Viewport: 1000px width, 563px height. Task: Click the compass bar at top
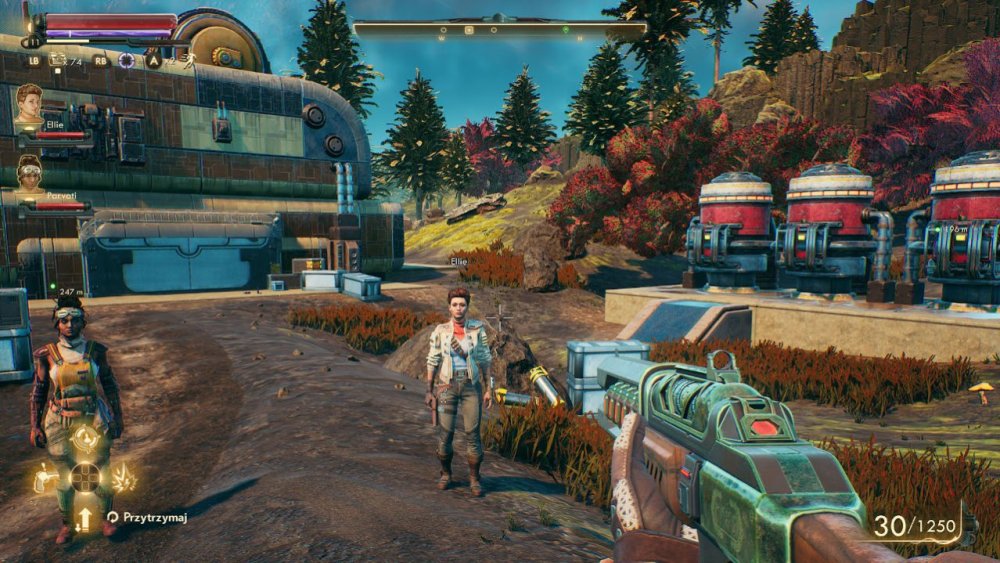click(x=500, y=29)
